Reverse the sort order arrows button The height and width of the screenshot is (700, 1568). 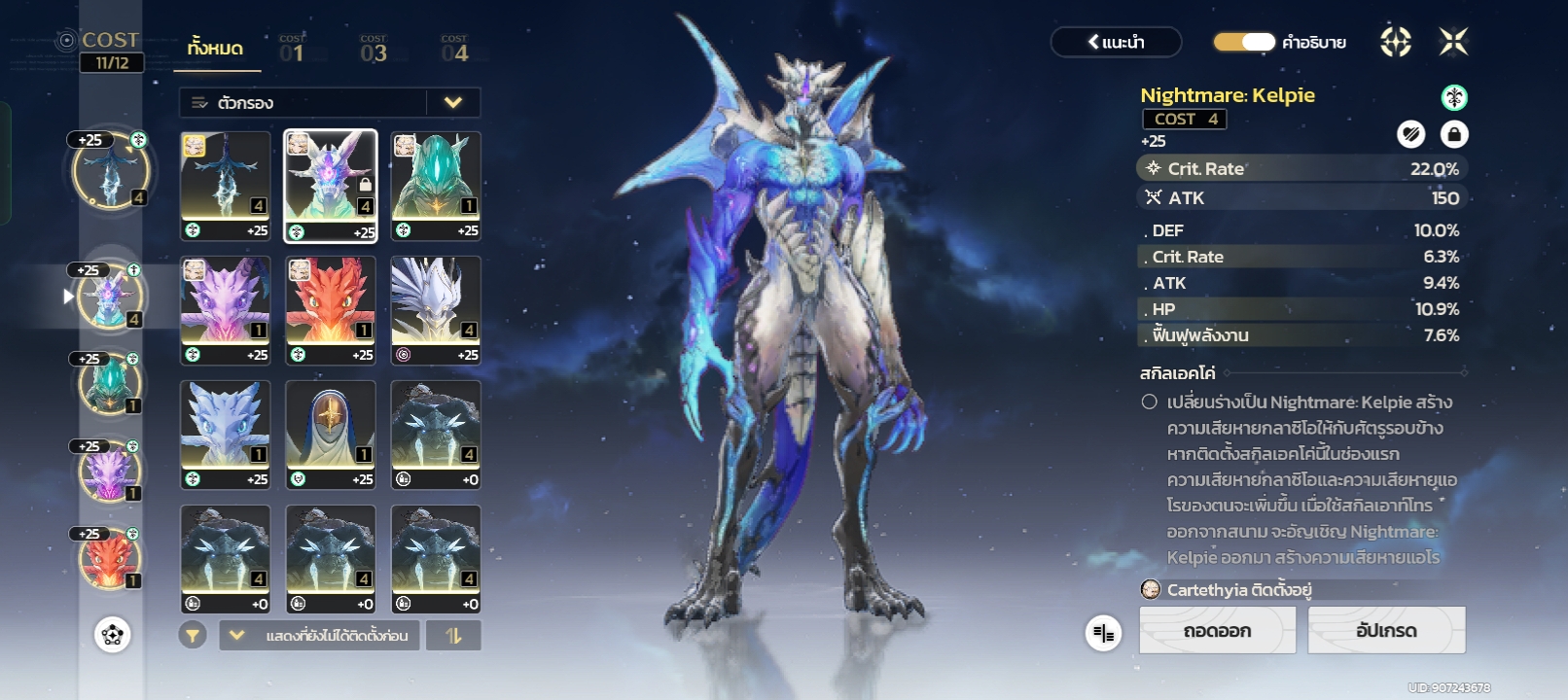coord(454,636)
